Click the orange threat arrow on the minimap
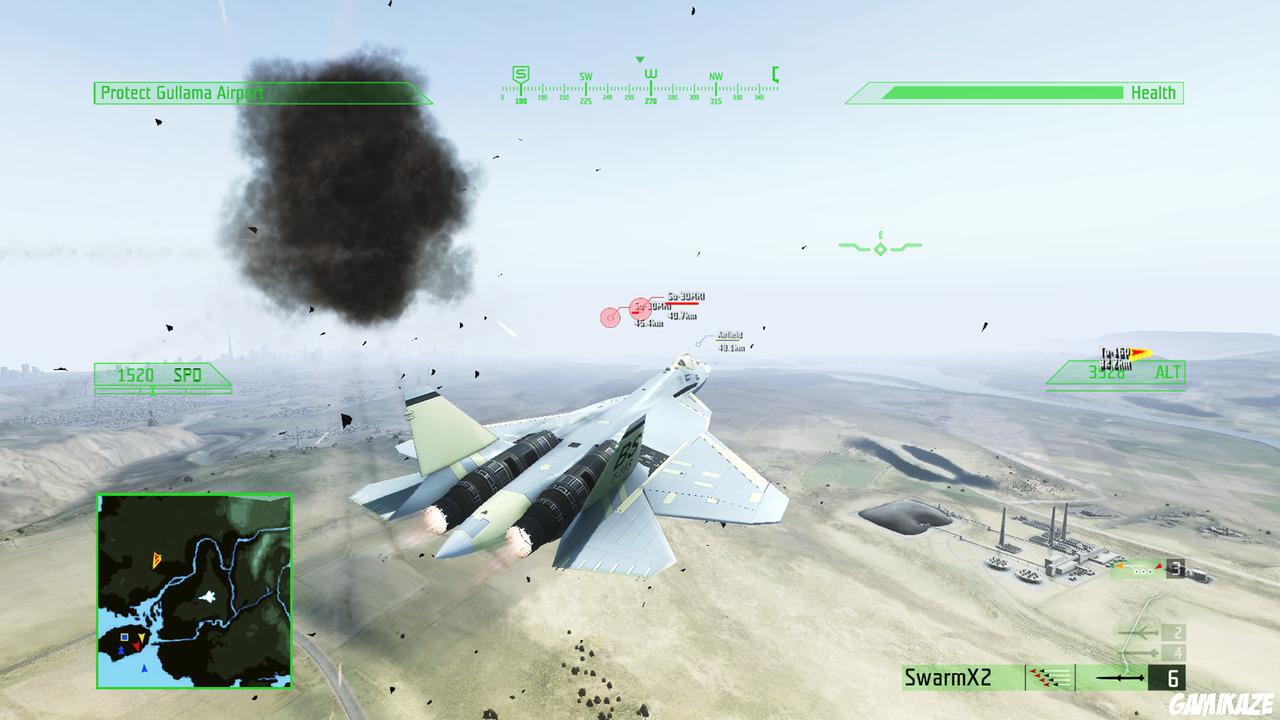Viewport: 1280px width, 720px height. tap(157, 560)
